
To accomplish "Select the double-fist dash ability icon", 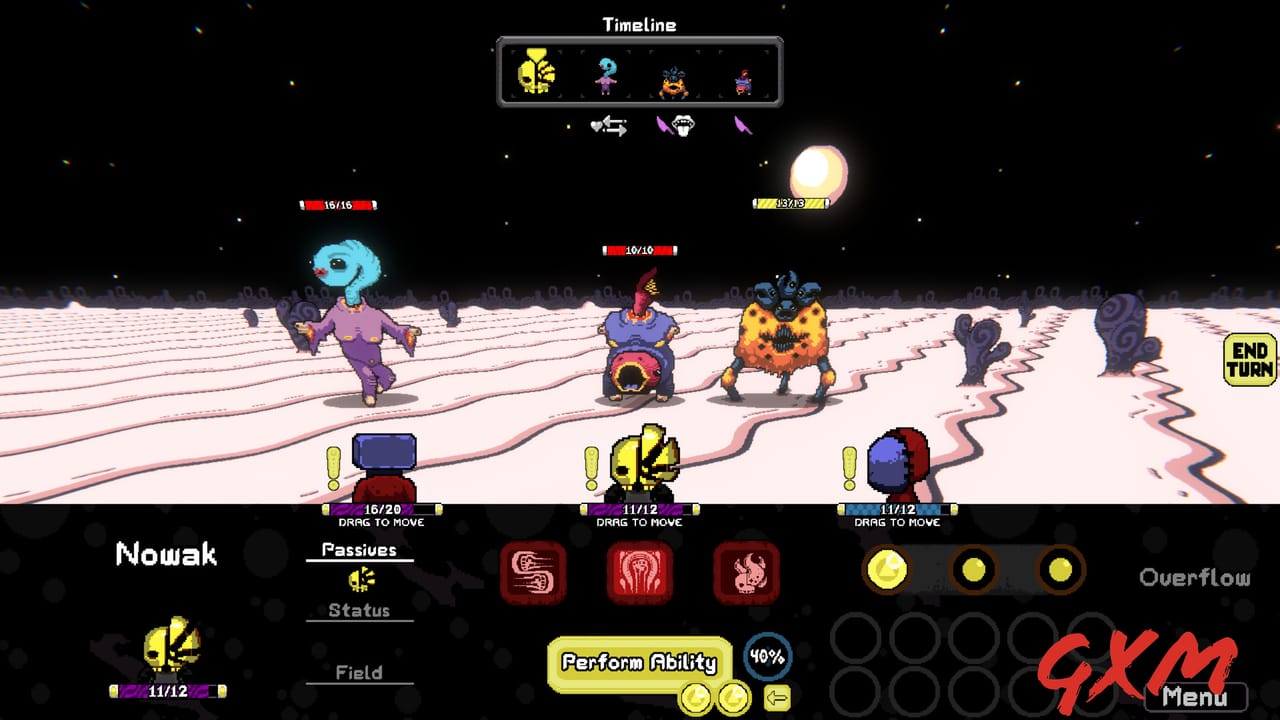I will 535,570.
